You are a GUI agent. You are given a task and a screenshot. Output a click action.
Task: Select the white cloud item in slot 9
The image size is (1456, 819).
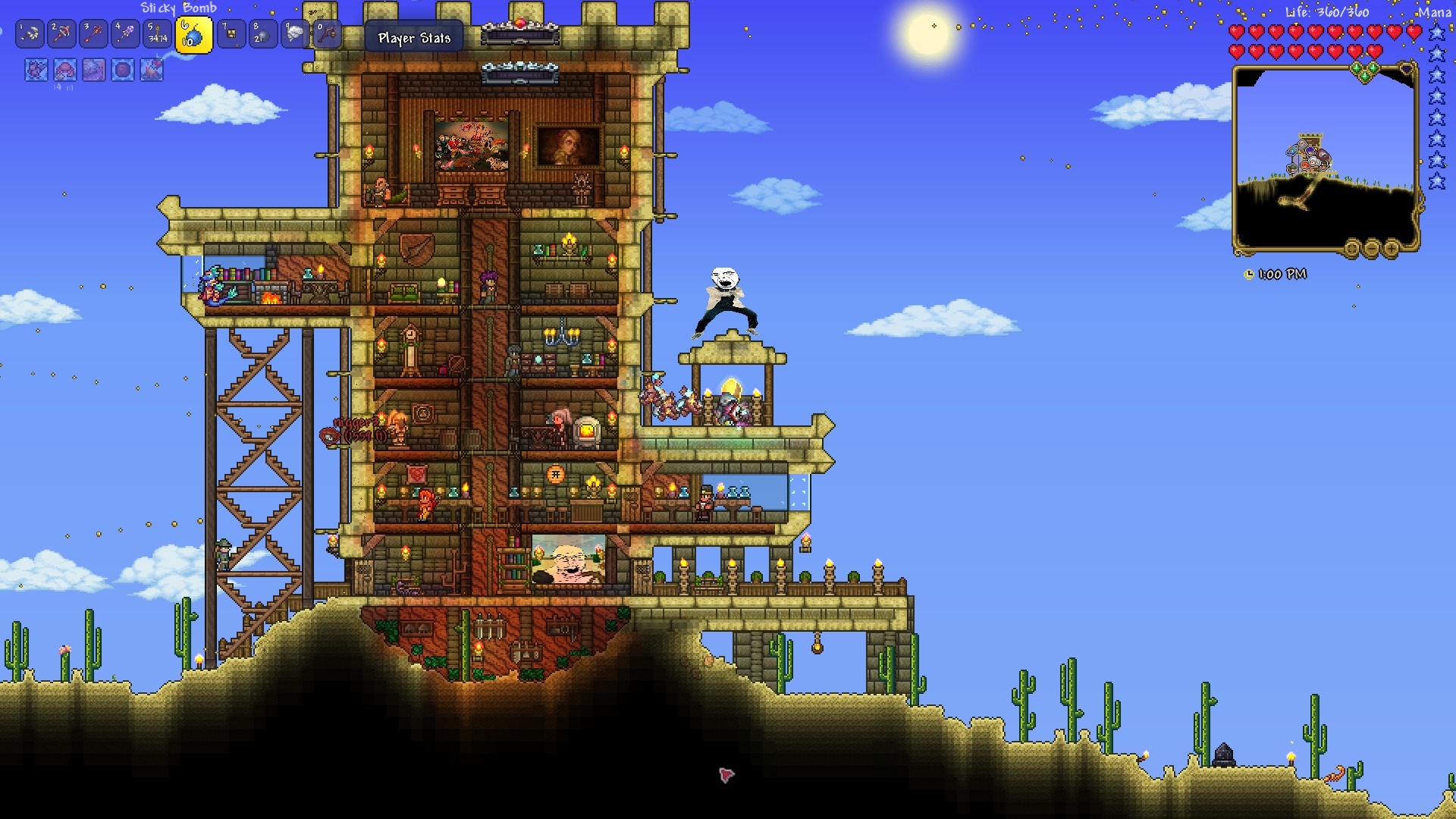294,34
